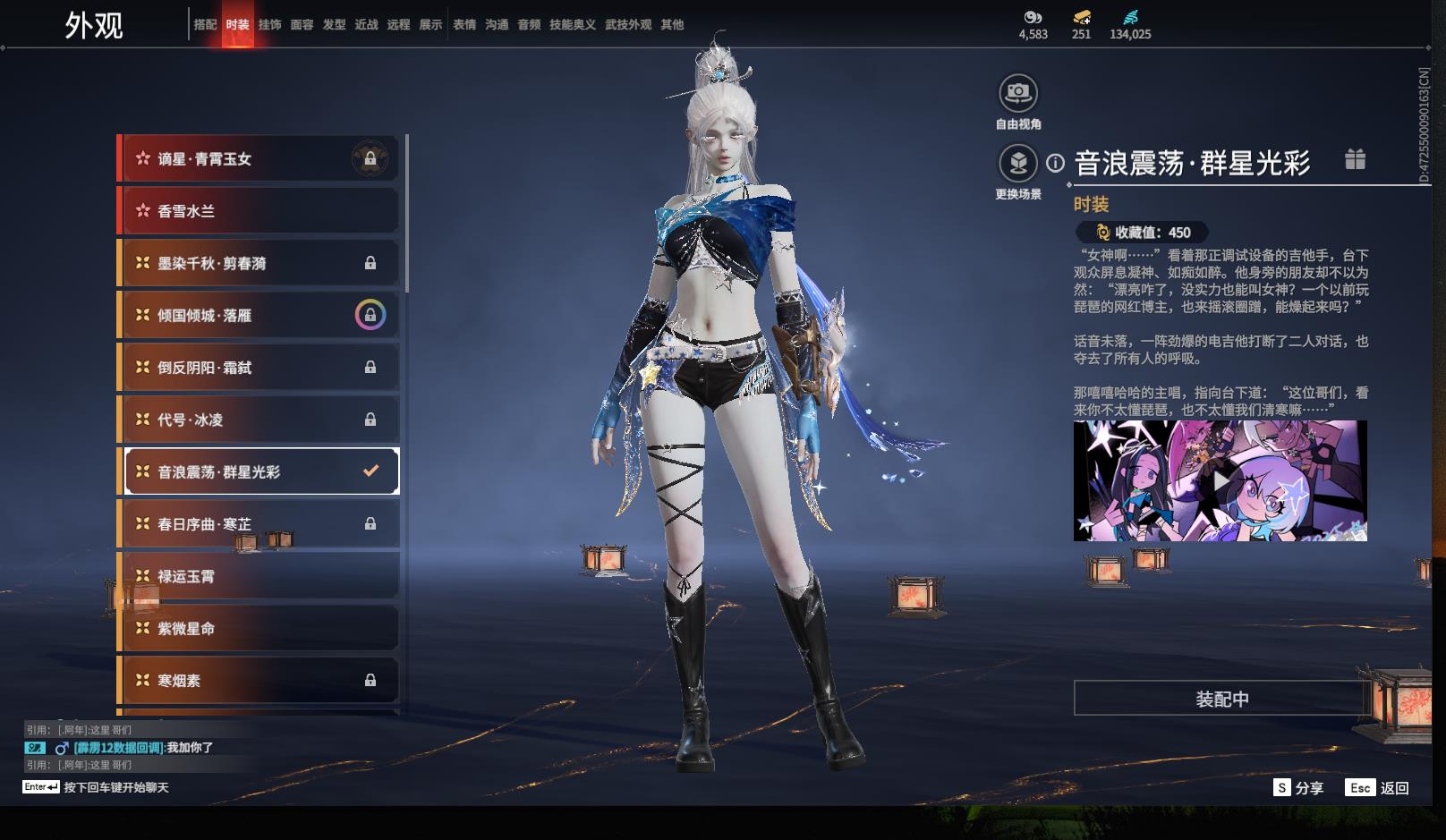Select the 面容 tab
The width and height of the screenshot is (1446, 840).
[x=302, y=25]
